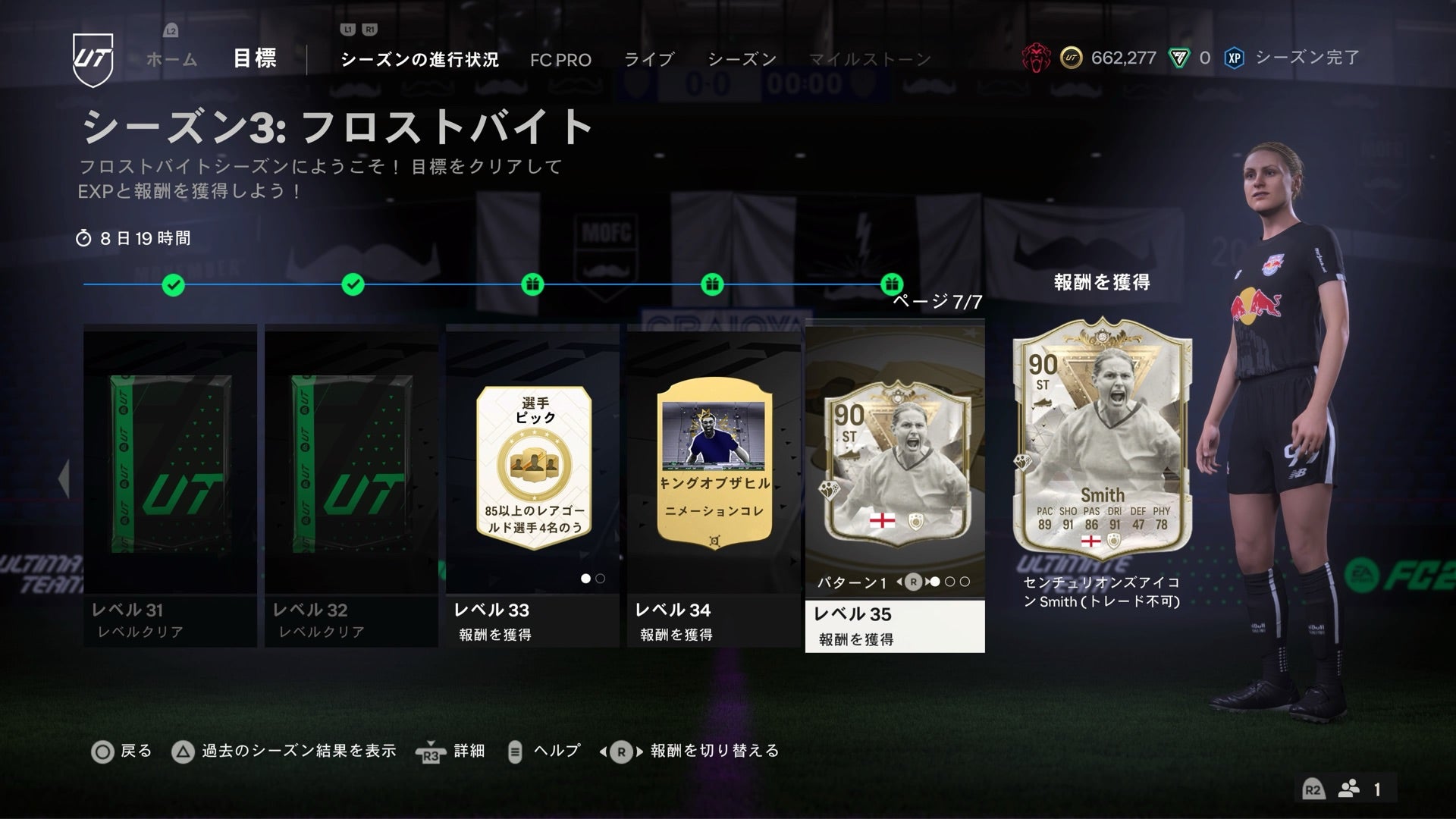1456x819 pixels.
Task: Choose the レベル 33 player pick reward
Action: [532, 485]
